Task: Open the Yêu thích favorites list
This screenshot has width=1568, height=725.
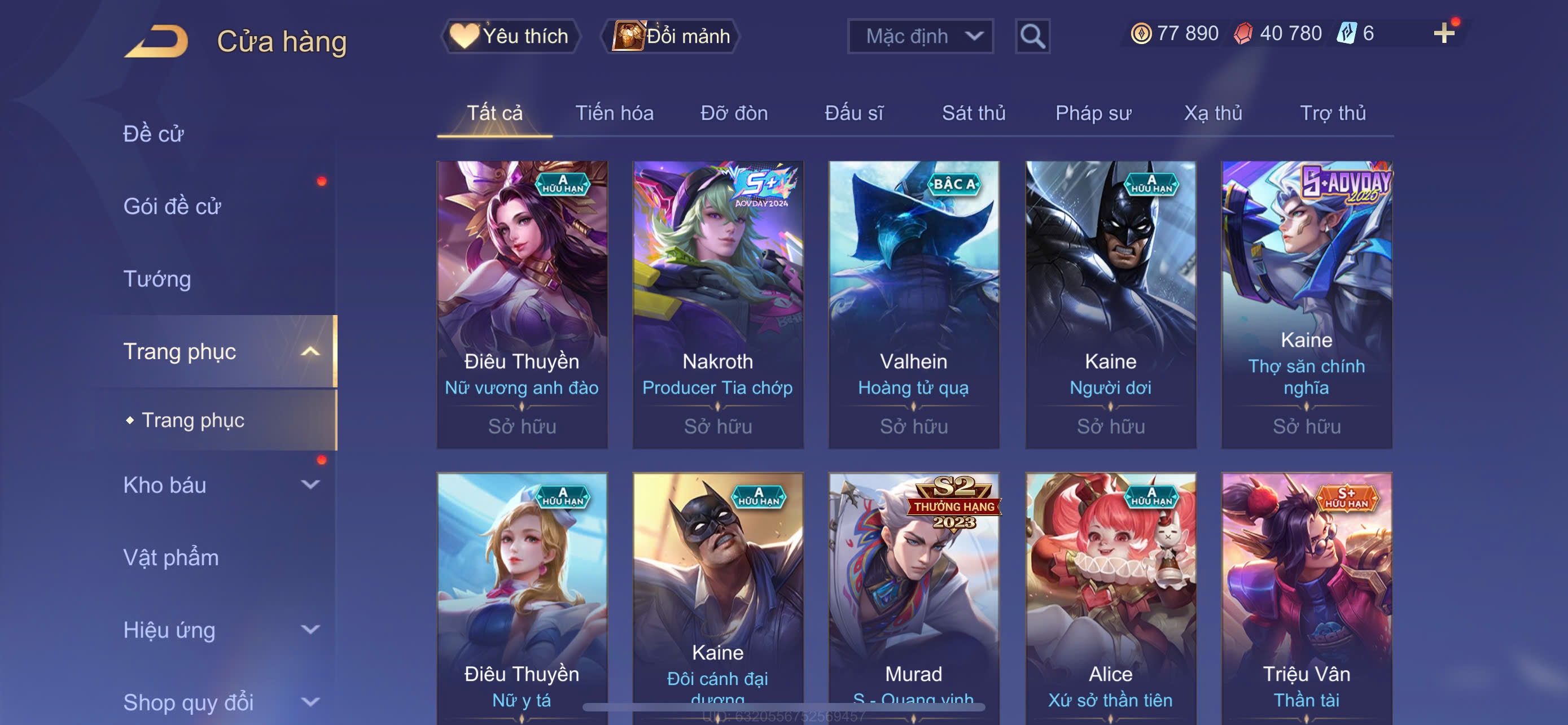Action: (510, 37)
